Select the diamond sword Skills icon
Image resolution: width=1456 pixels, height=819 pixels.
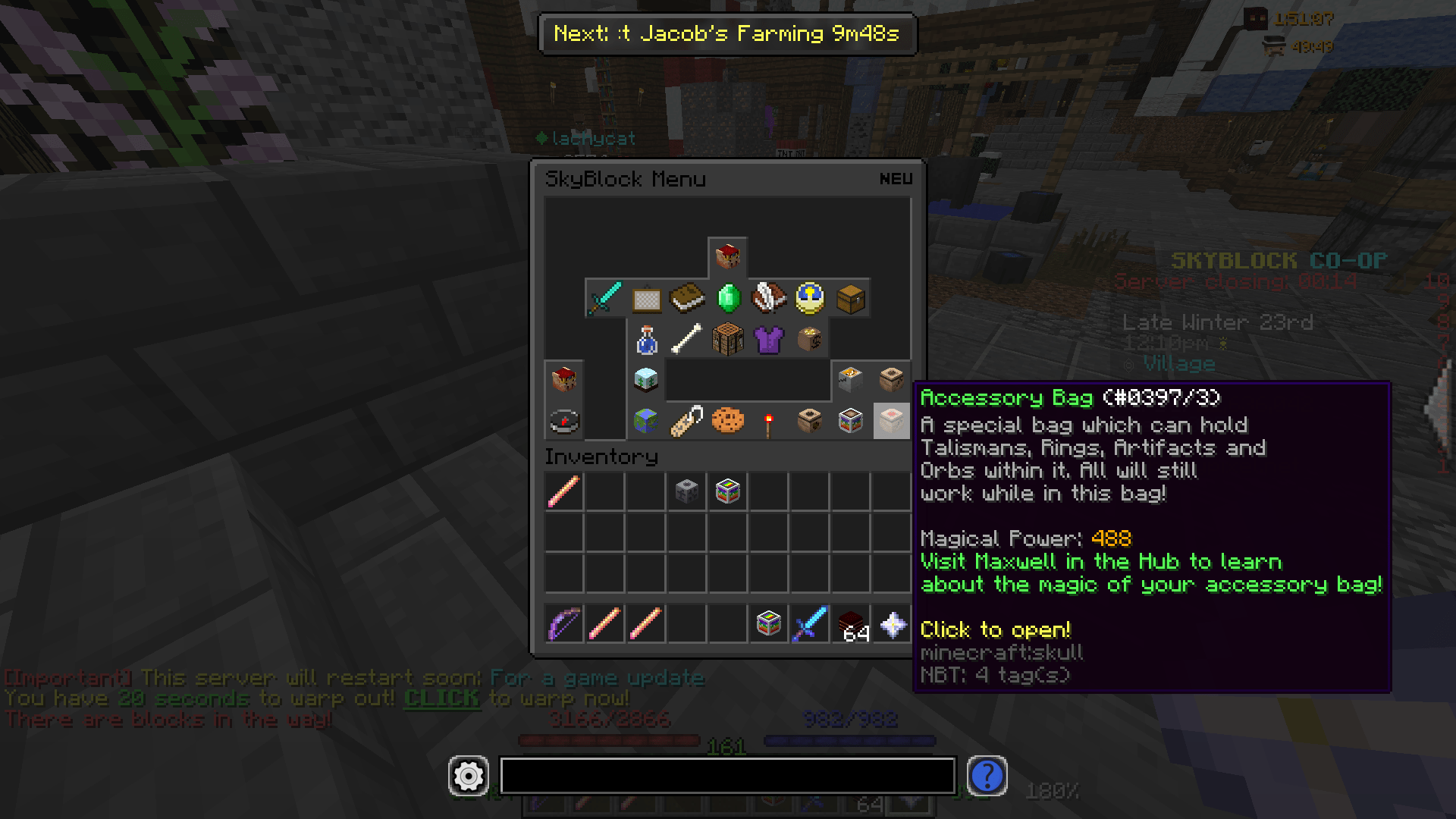coord(604,298)
